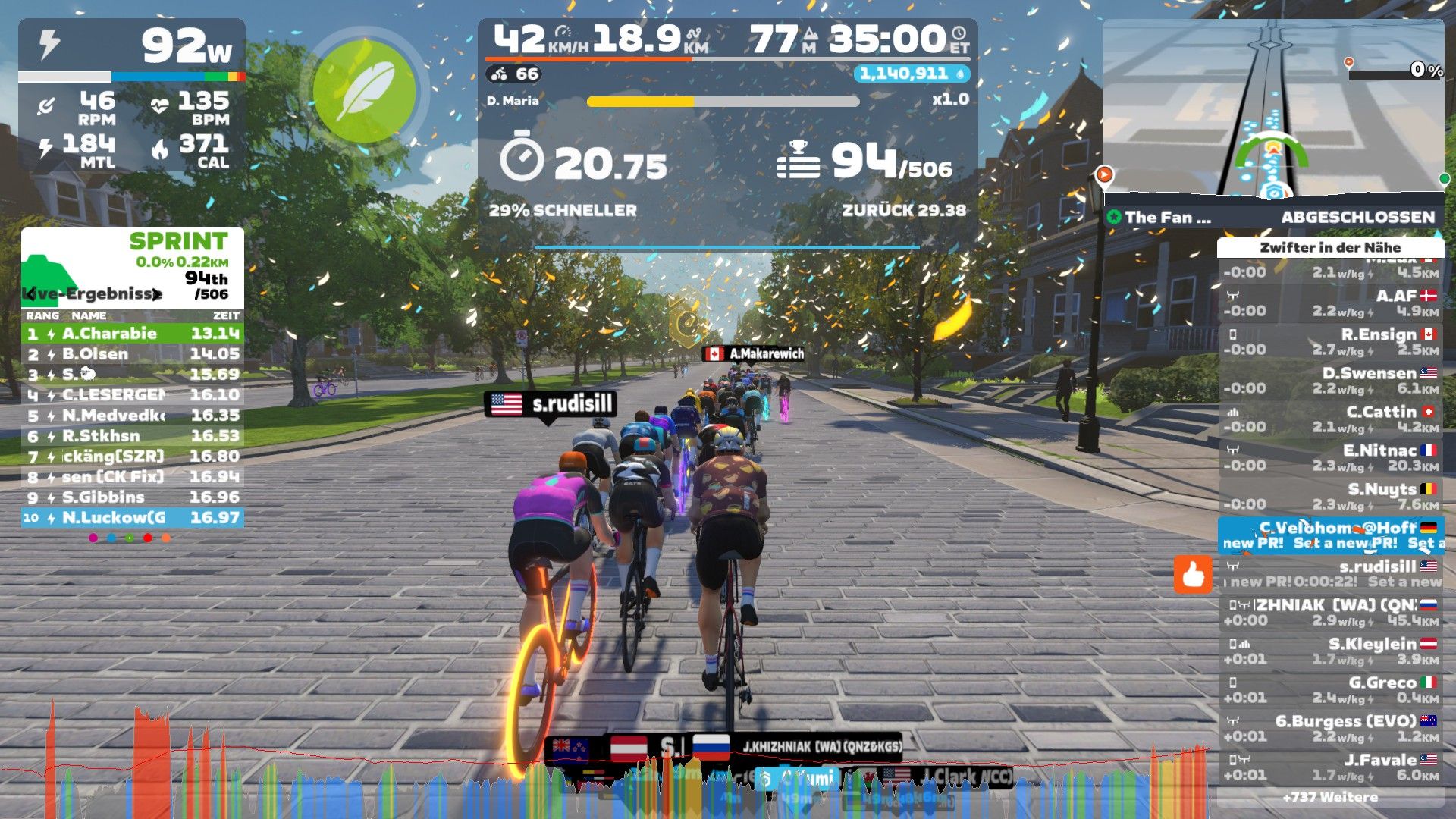Open The Fan route badge label
This screenshot has width=1456, height=819.
(x=1160, y=218)
